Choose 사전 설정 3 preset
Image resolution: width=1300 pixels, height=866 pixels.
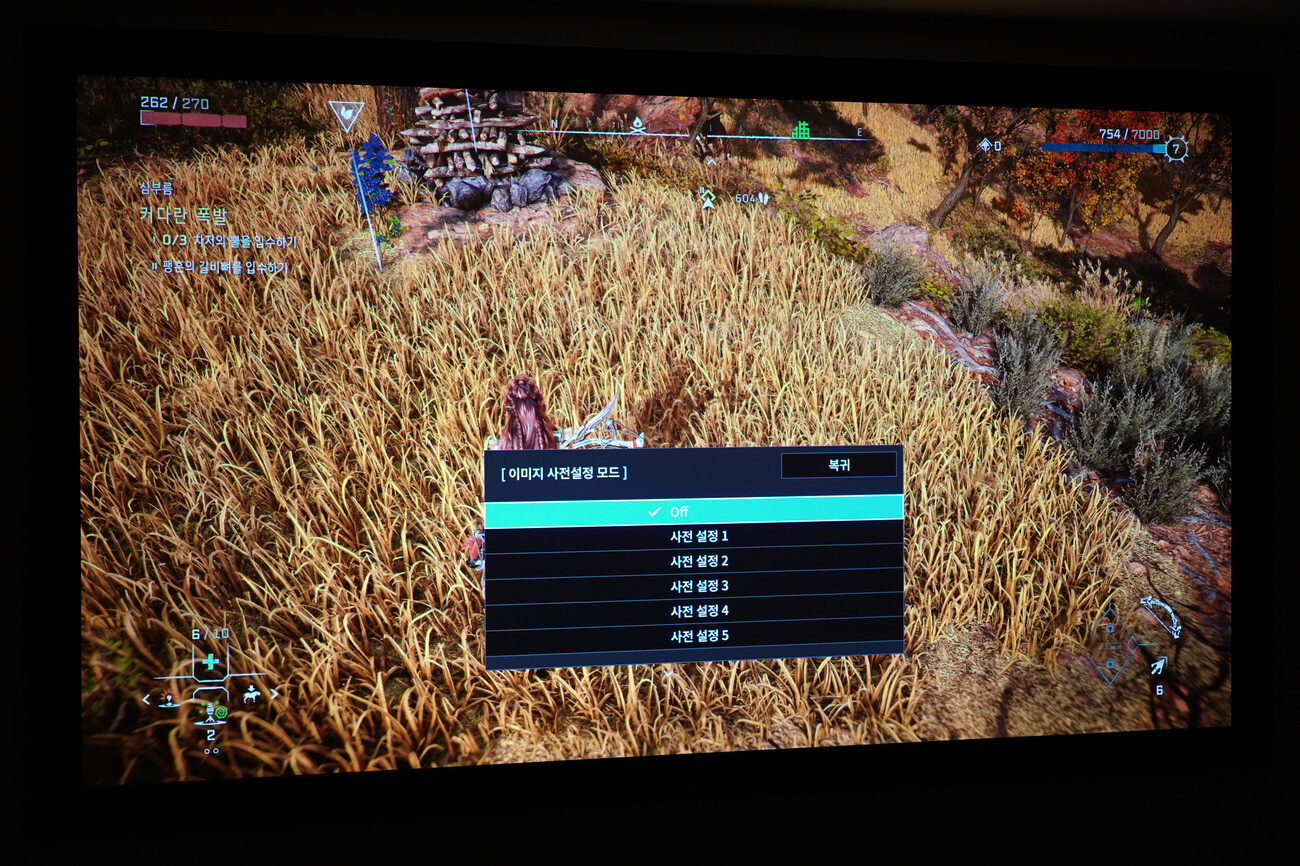click(694, 586)
